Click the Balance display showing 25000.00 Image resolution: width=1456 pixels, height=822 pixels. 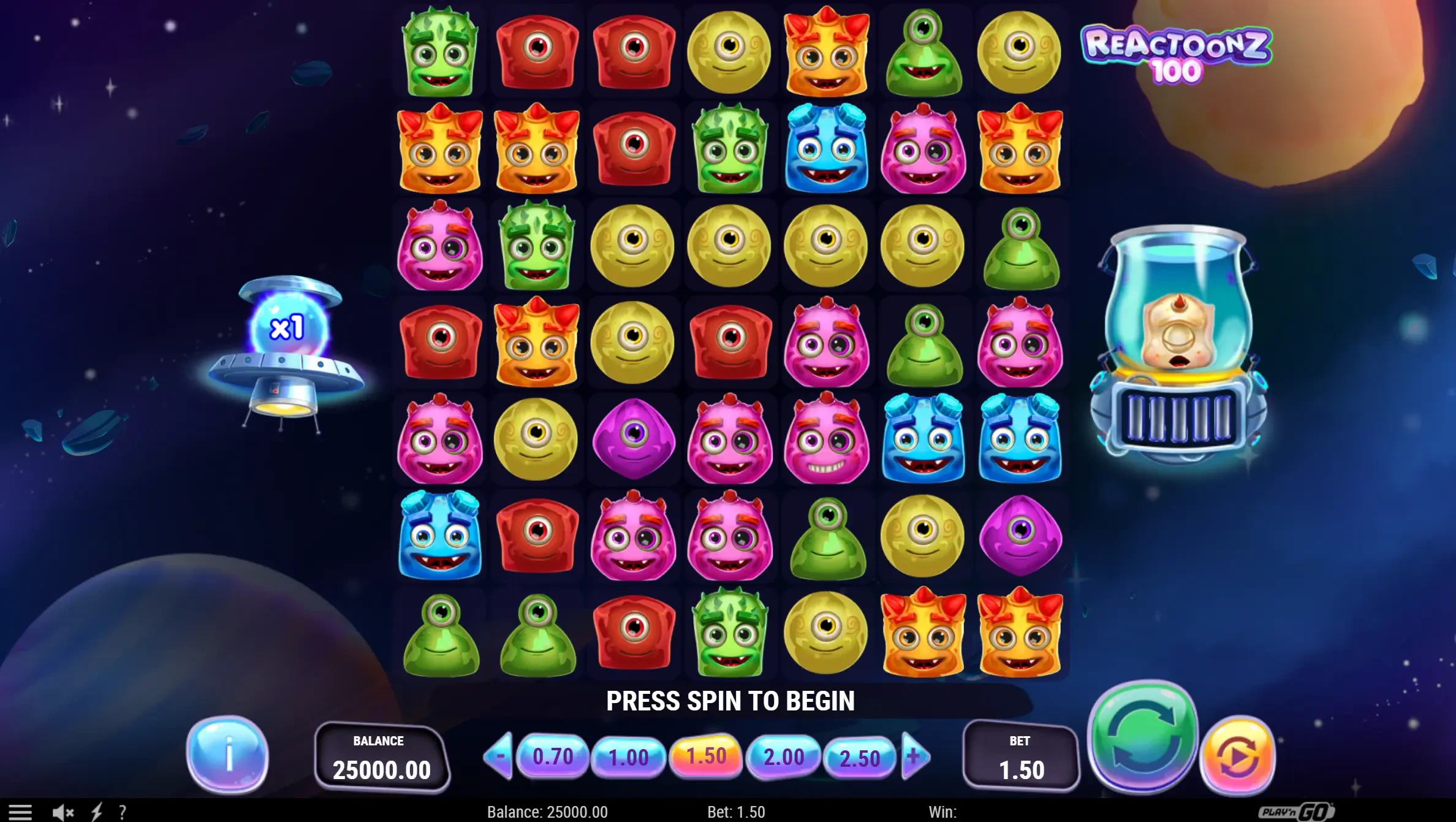click(x=384, y=758)
